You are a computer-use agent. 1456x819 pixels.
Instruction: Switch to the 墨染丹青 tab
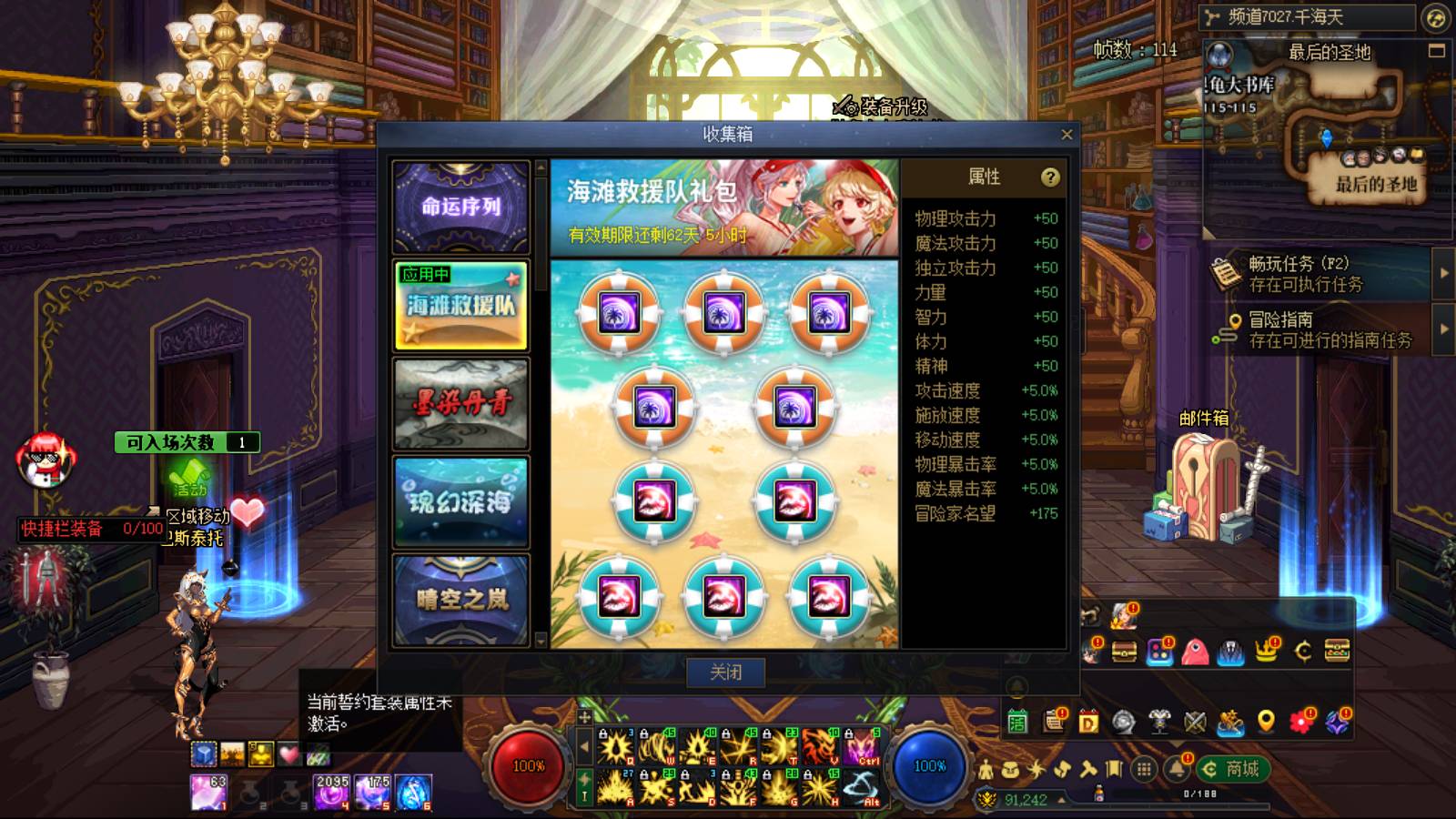(461, 403)
